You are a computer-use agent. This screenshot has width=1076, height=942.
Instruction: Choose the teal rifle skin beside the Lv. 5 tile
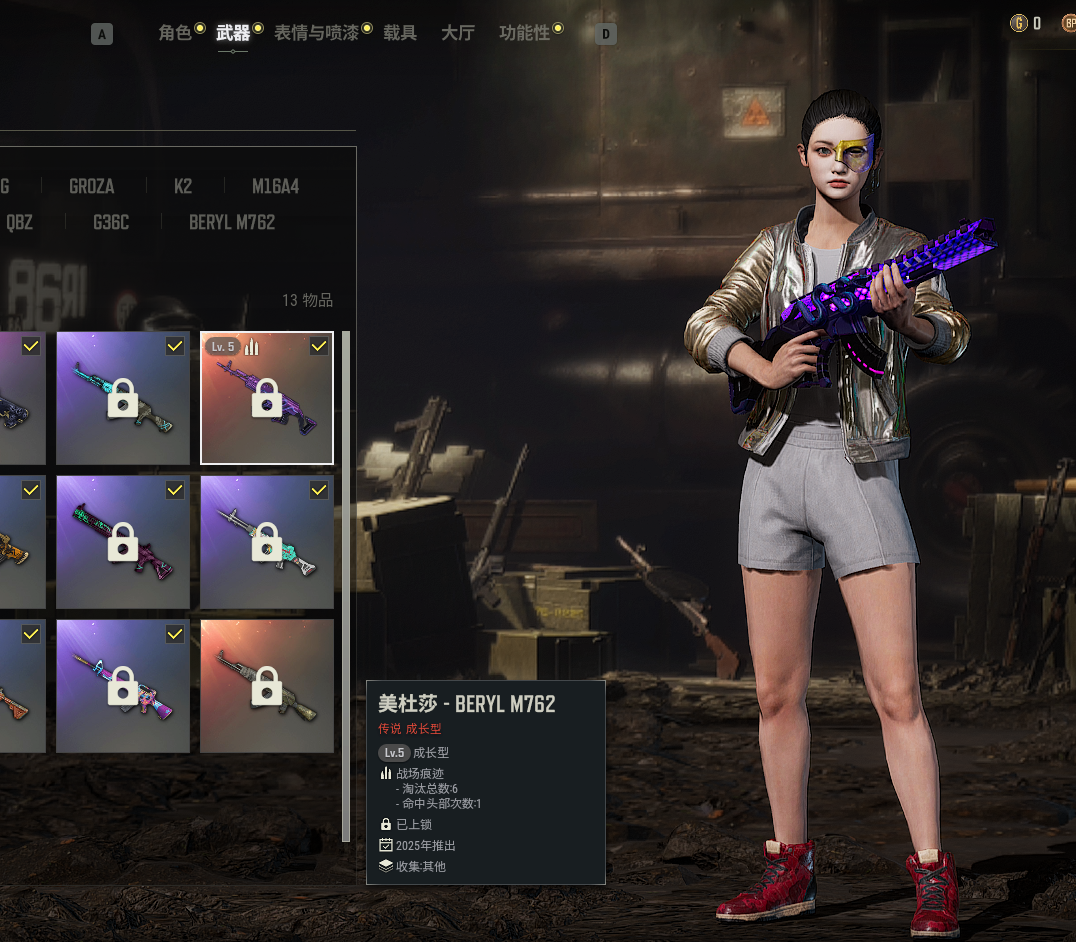[123, 398]
